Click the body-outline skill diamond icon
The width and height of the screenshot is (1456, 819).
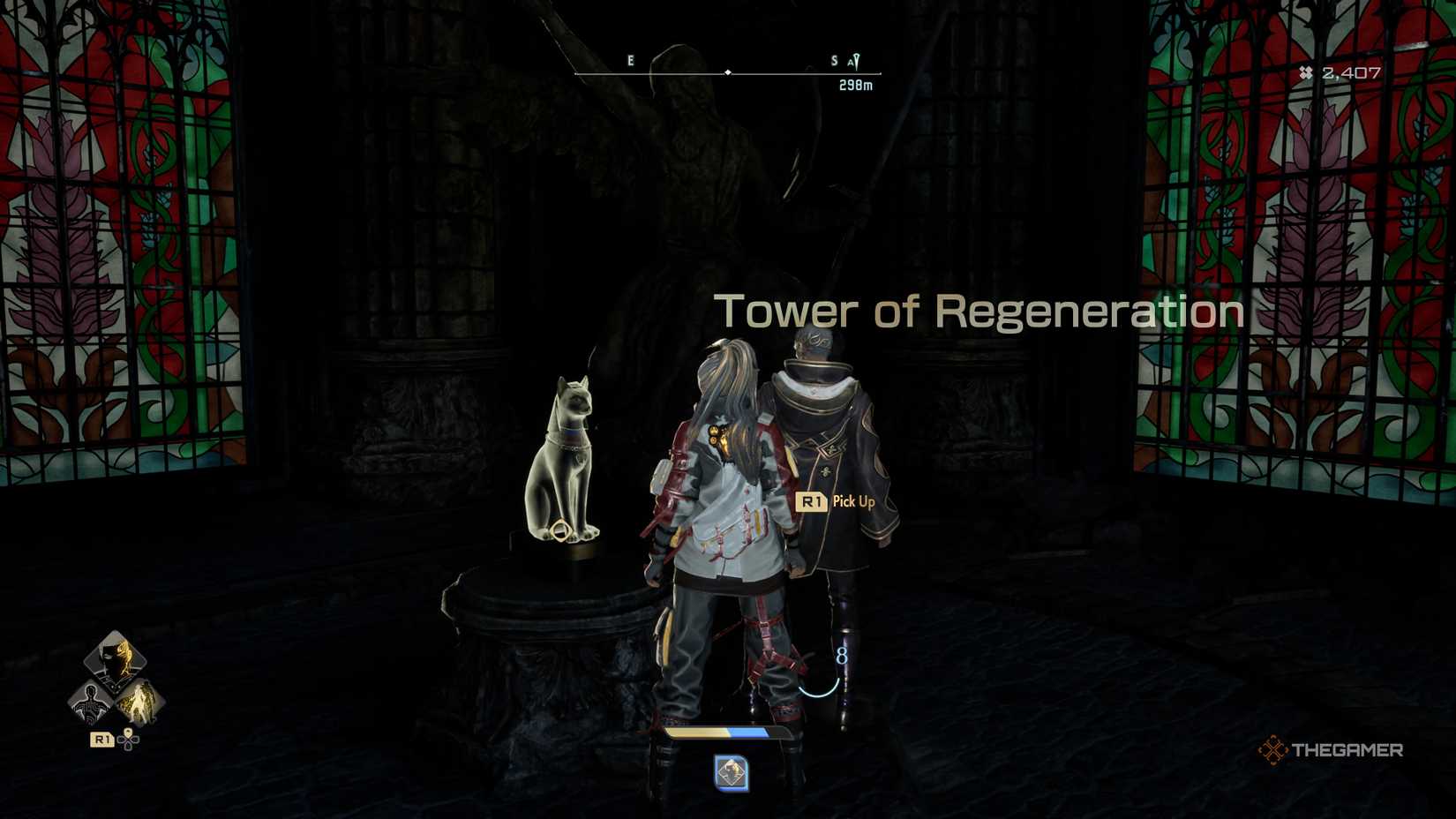(x=91, y=702)
